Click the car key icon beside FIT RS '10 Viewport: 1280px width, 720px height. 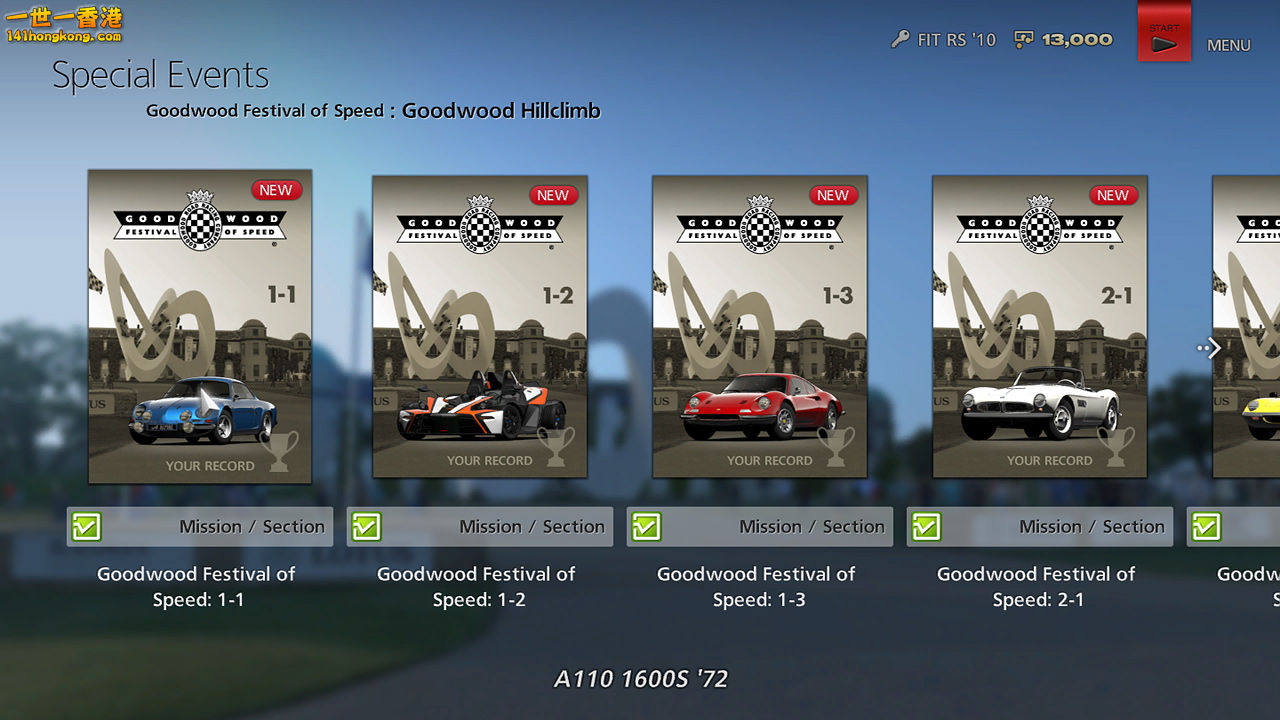(900, 40)
